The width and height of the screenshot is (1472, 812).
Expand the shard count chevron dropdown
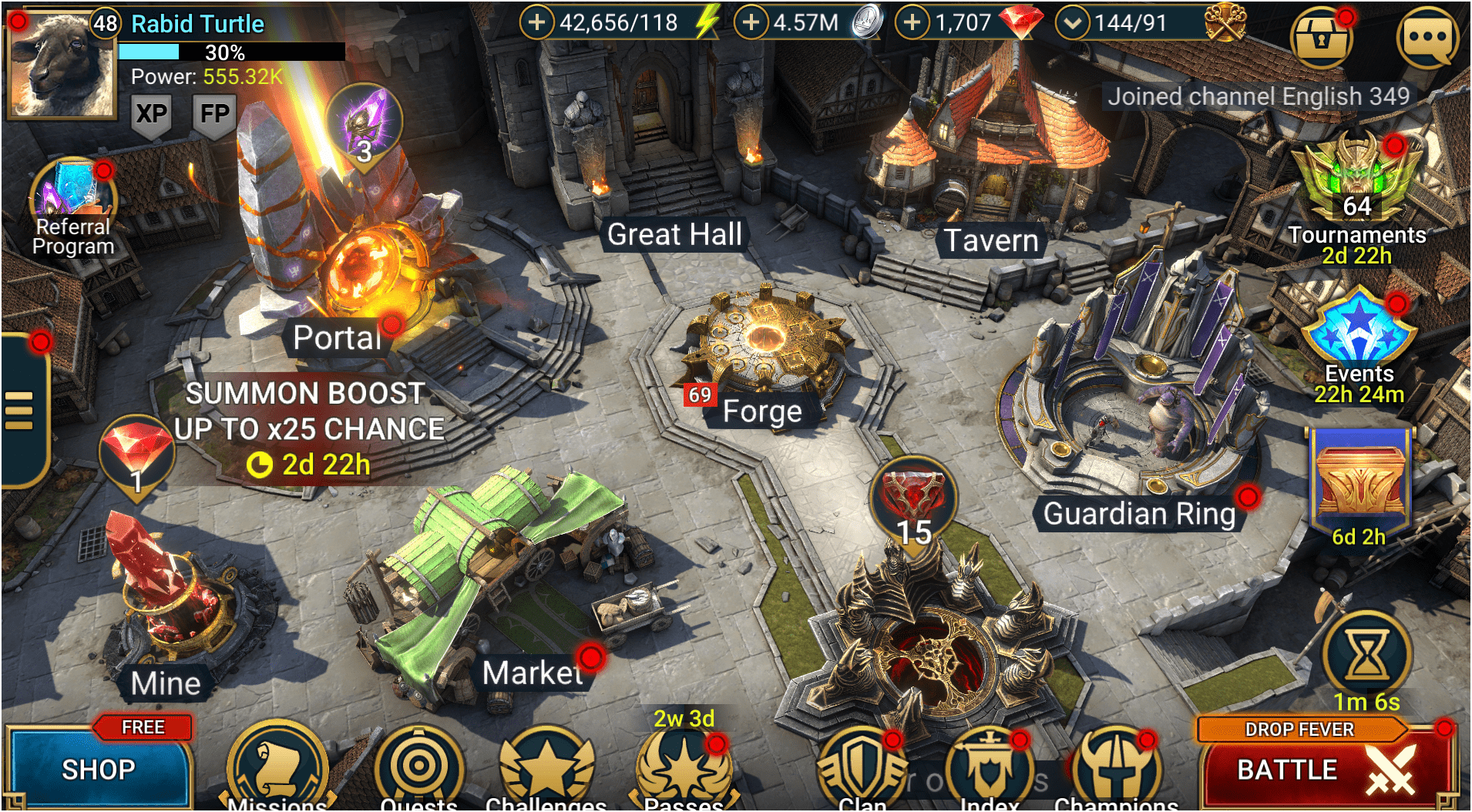pyautogui.click(x=1073, y=22)
